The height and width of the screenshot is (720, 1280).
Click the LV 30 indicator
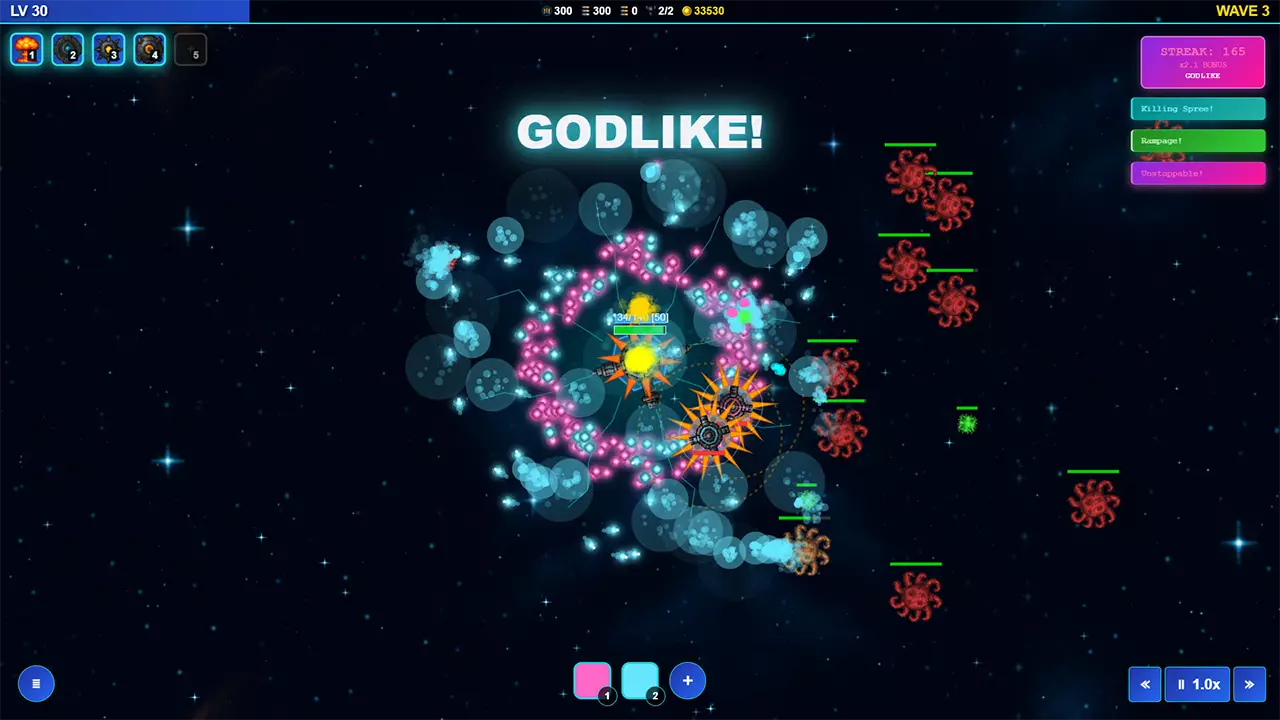[x=28, y=11]
